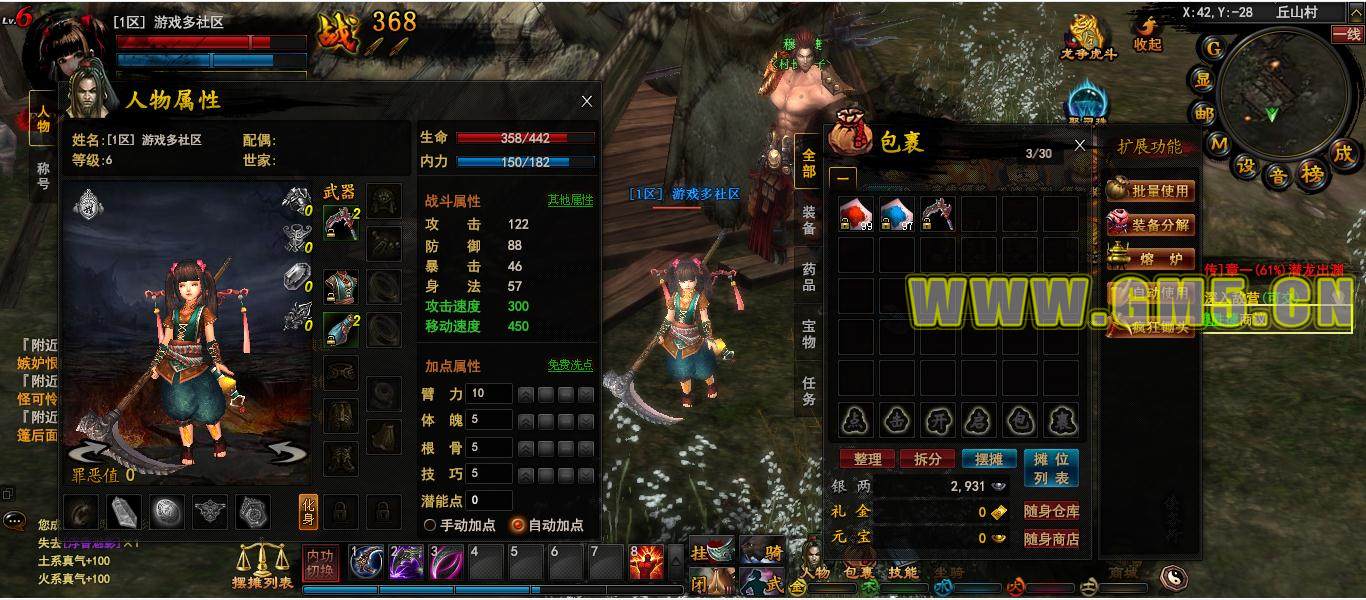Screen dimensions: 1366x600
Task: Select the red potion inventory slot
Action: pyautogui.click(x=856, y=214)
